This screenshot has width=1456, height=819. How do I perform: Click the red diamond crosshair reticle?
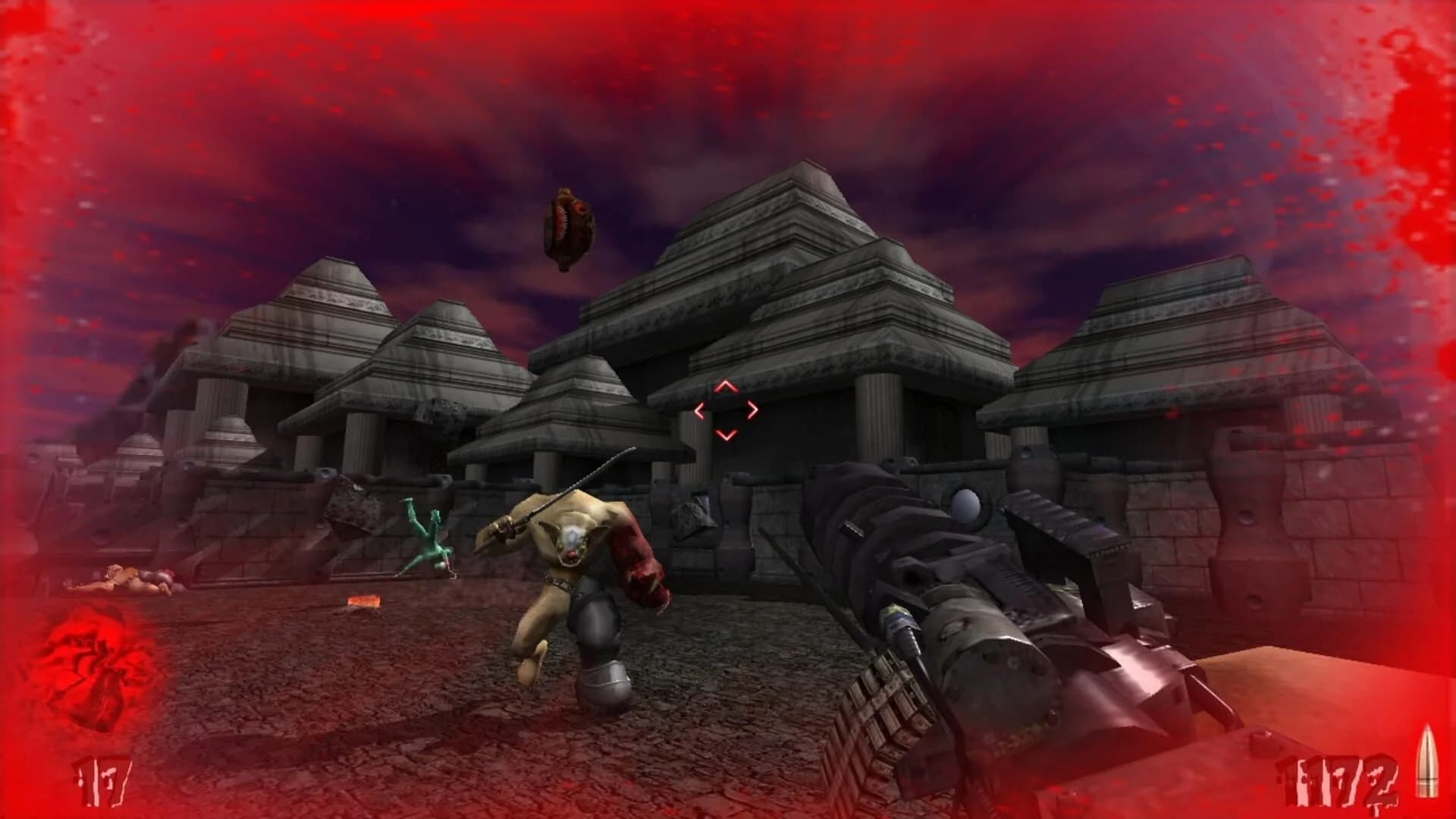coord(726,409)
